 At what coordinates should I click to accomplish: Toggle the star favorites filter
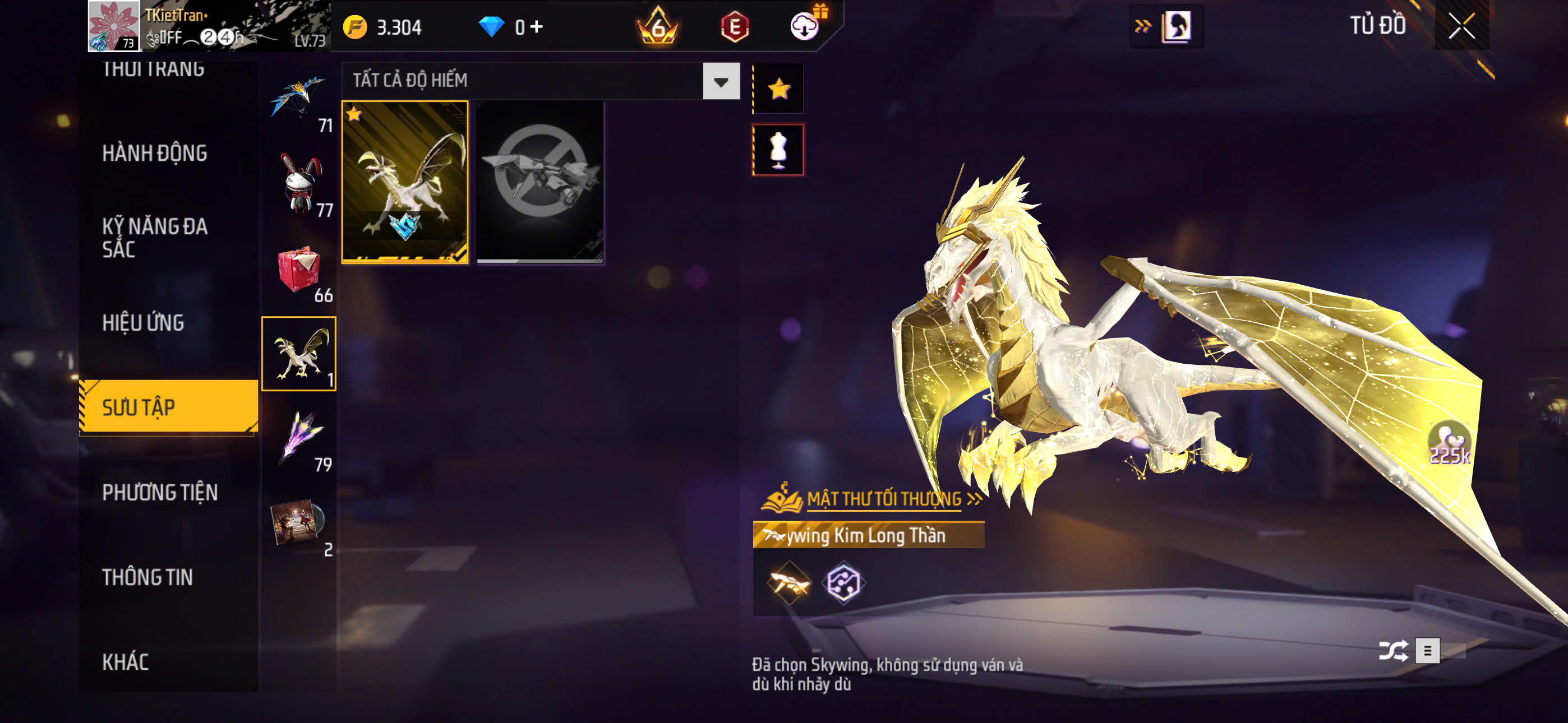coord(778,90)
